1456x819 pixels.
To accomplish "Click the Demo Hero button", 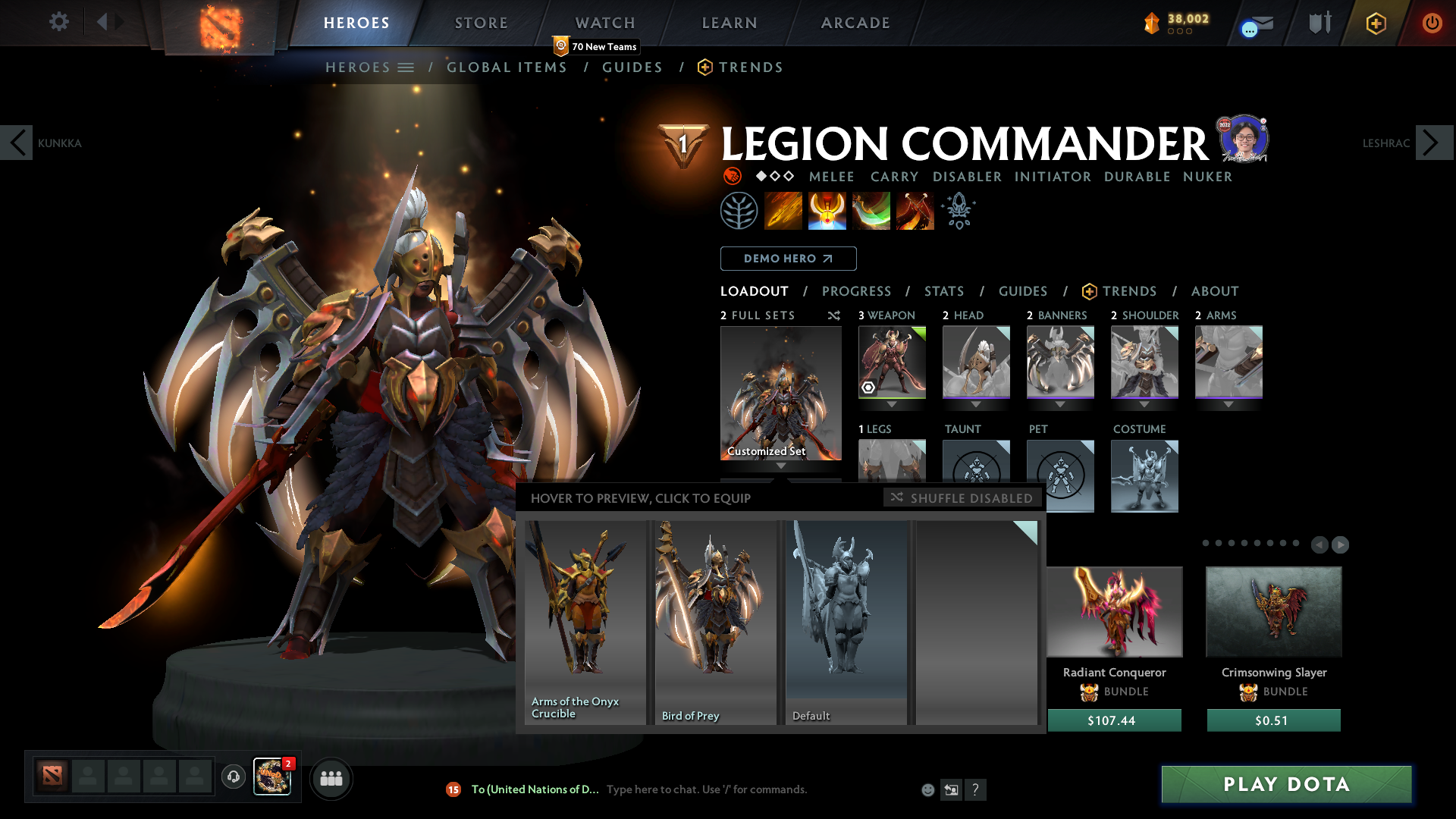I will 788,259.
